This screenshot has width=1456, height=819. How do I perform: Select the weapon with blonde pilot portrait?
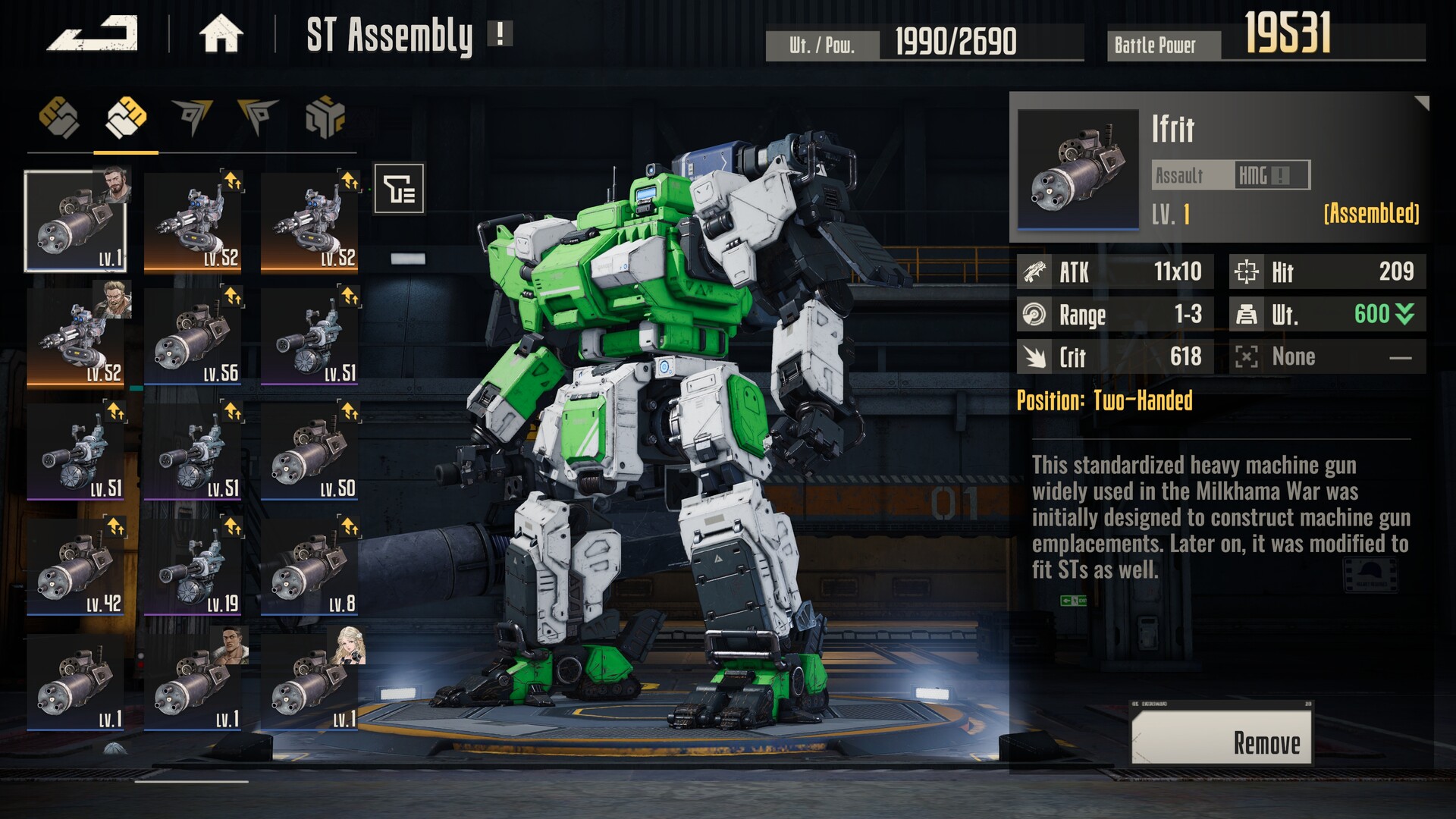click(309, 683)
